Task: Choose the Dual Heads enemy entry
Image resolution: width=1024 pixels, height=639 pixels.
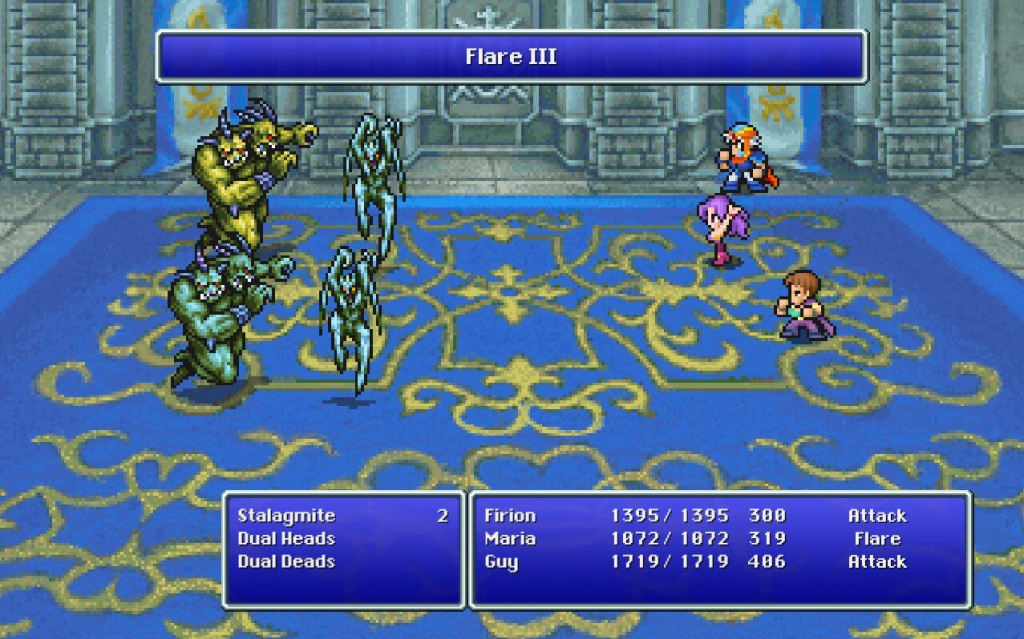Action: click(x=286, y=539)
